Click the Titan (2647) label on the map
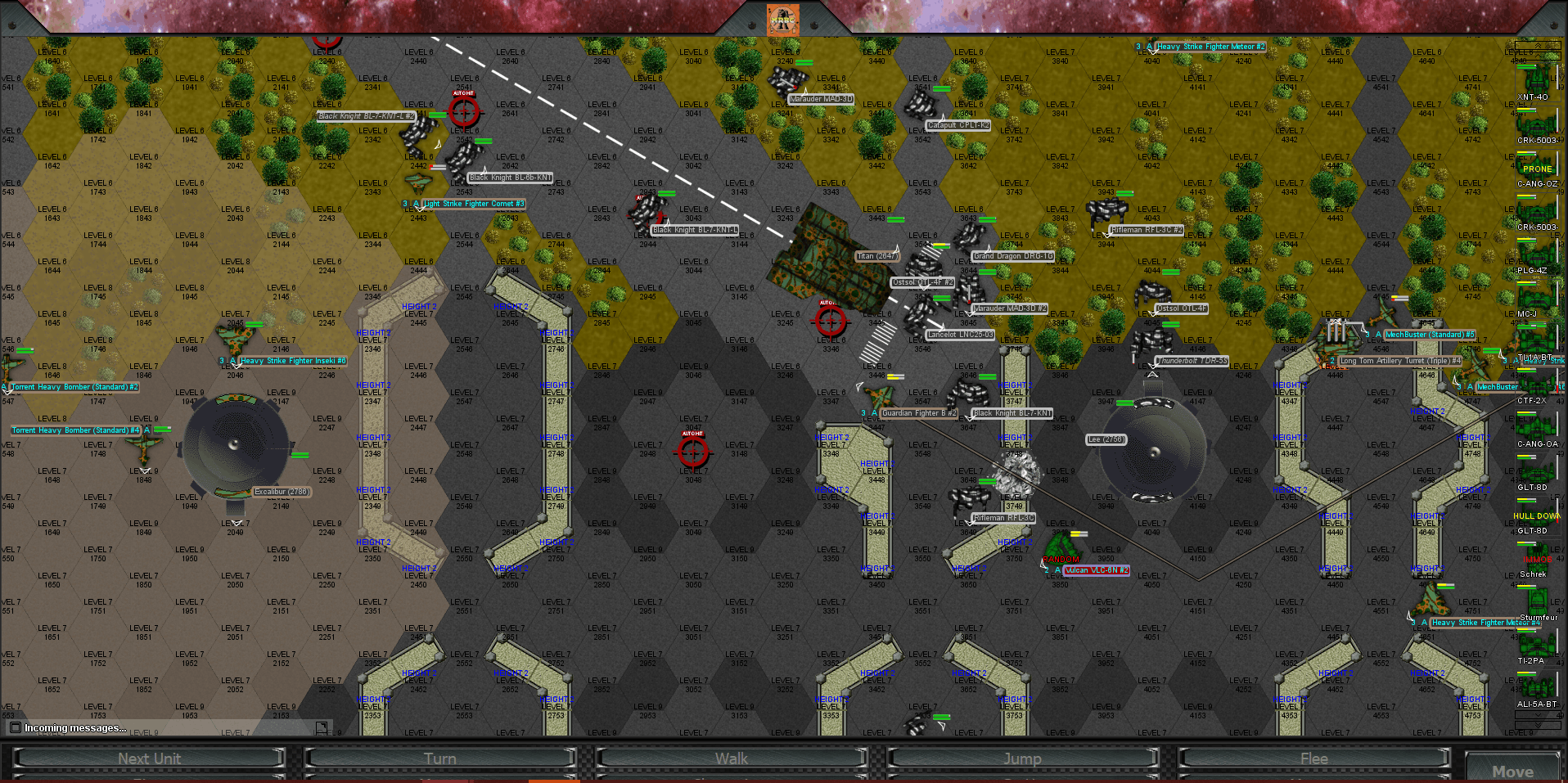Image resolution: width=1568 pixels, height=783 pixels. coord(876,256)
